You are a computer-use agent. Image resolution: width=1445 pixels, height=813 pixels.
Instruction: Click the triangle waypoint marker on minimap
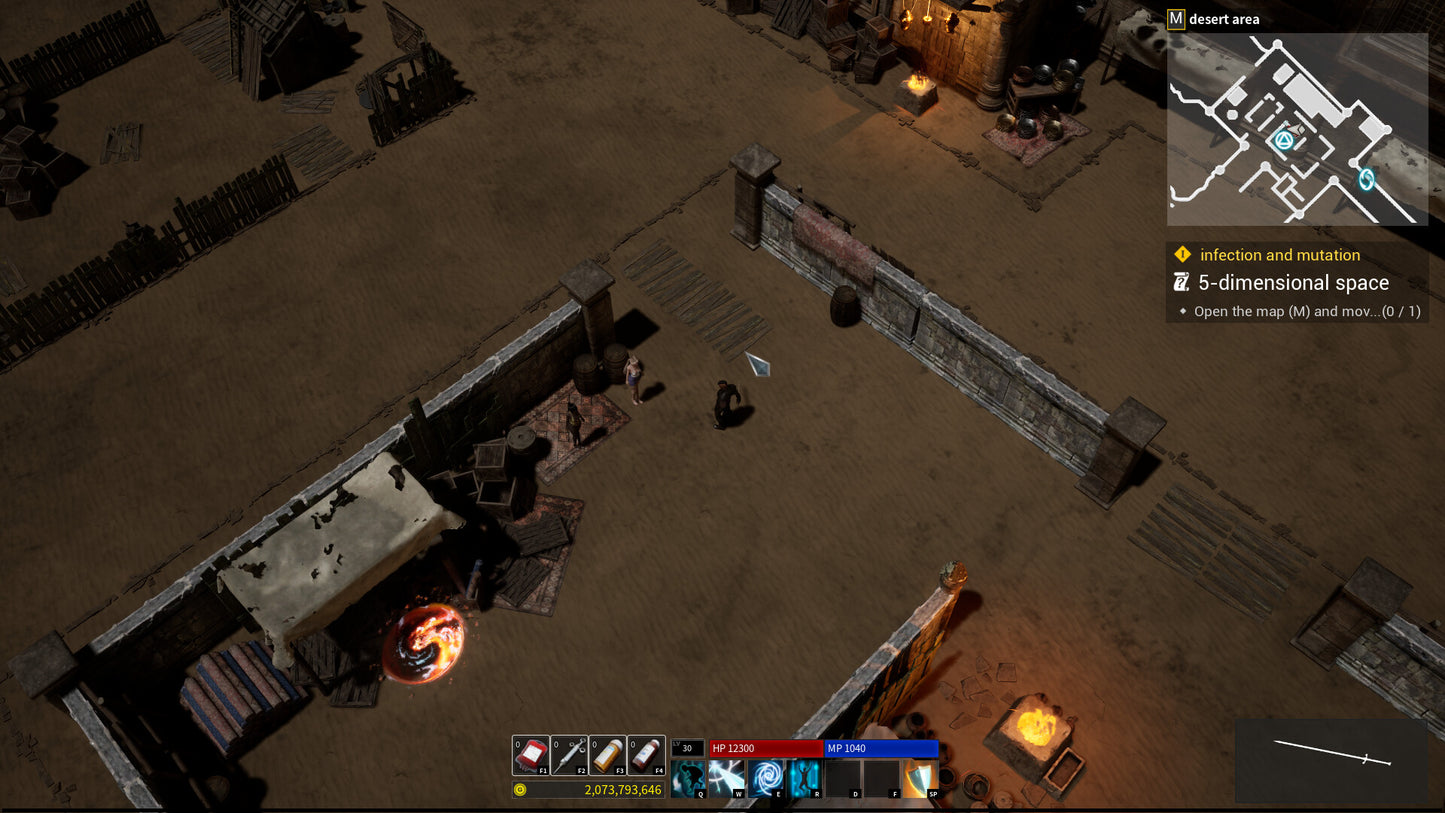click(1283, 141)
